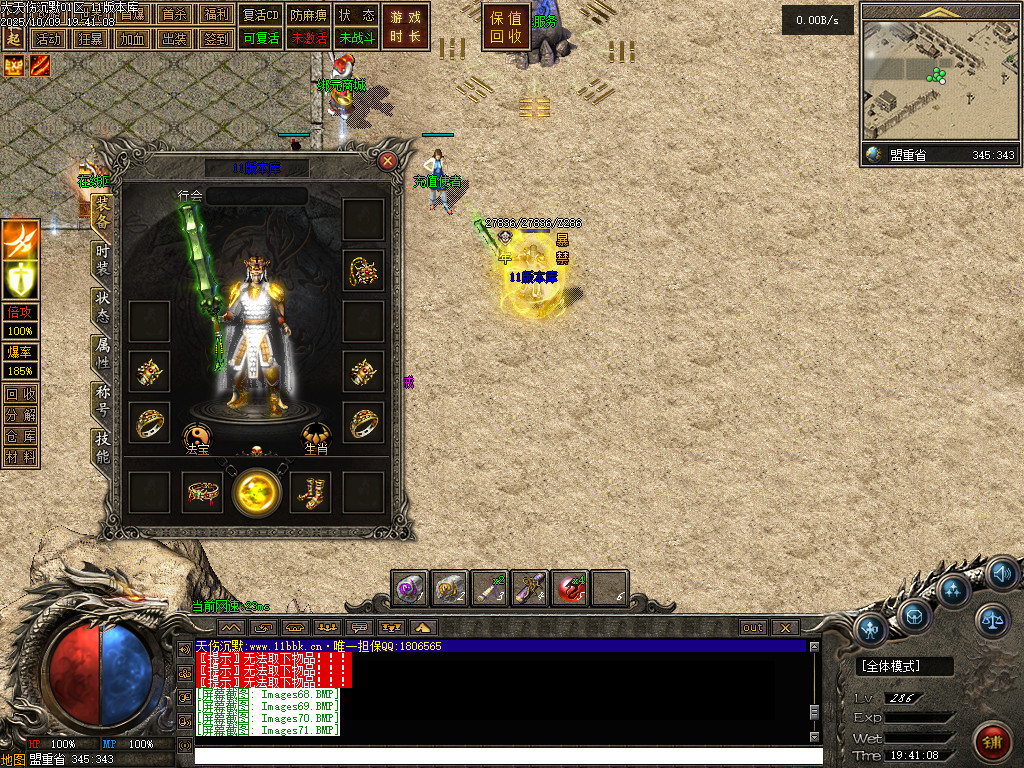
Task: Switch to the 时装 (fashion) tab
Action: [102, 261]
